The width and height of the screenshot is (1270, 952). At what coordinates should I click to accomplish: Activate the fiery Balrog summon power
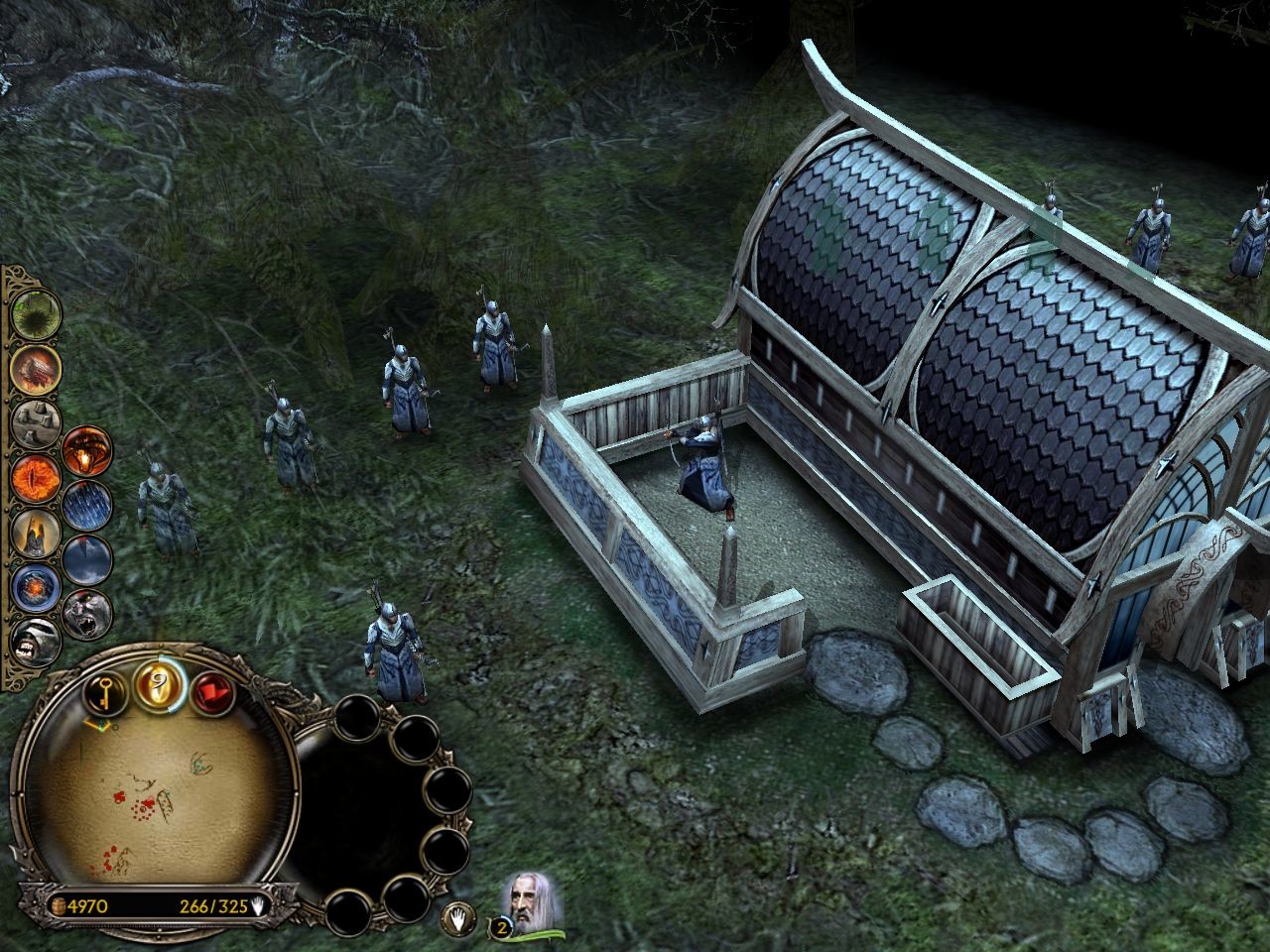[86, 451]
